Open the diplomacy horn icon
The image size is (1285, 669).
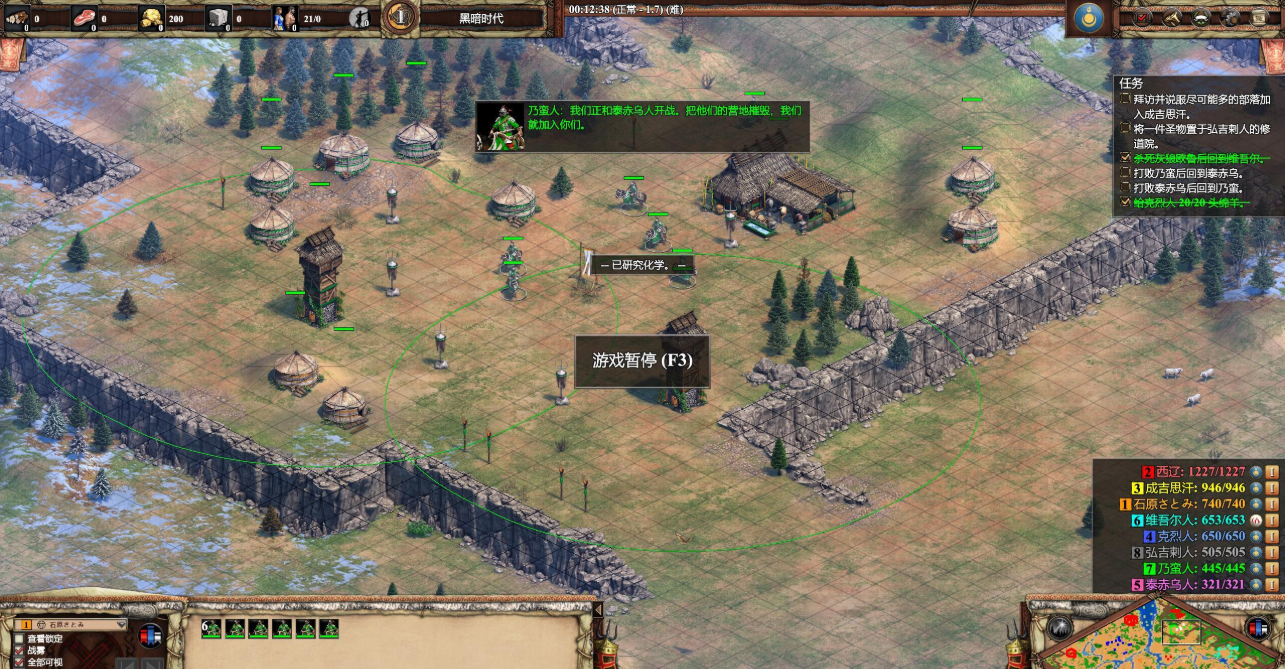pos(1172,17)
